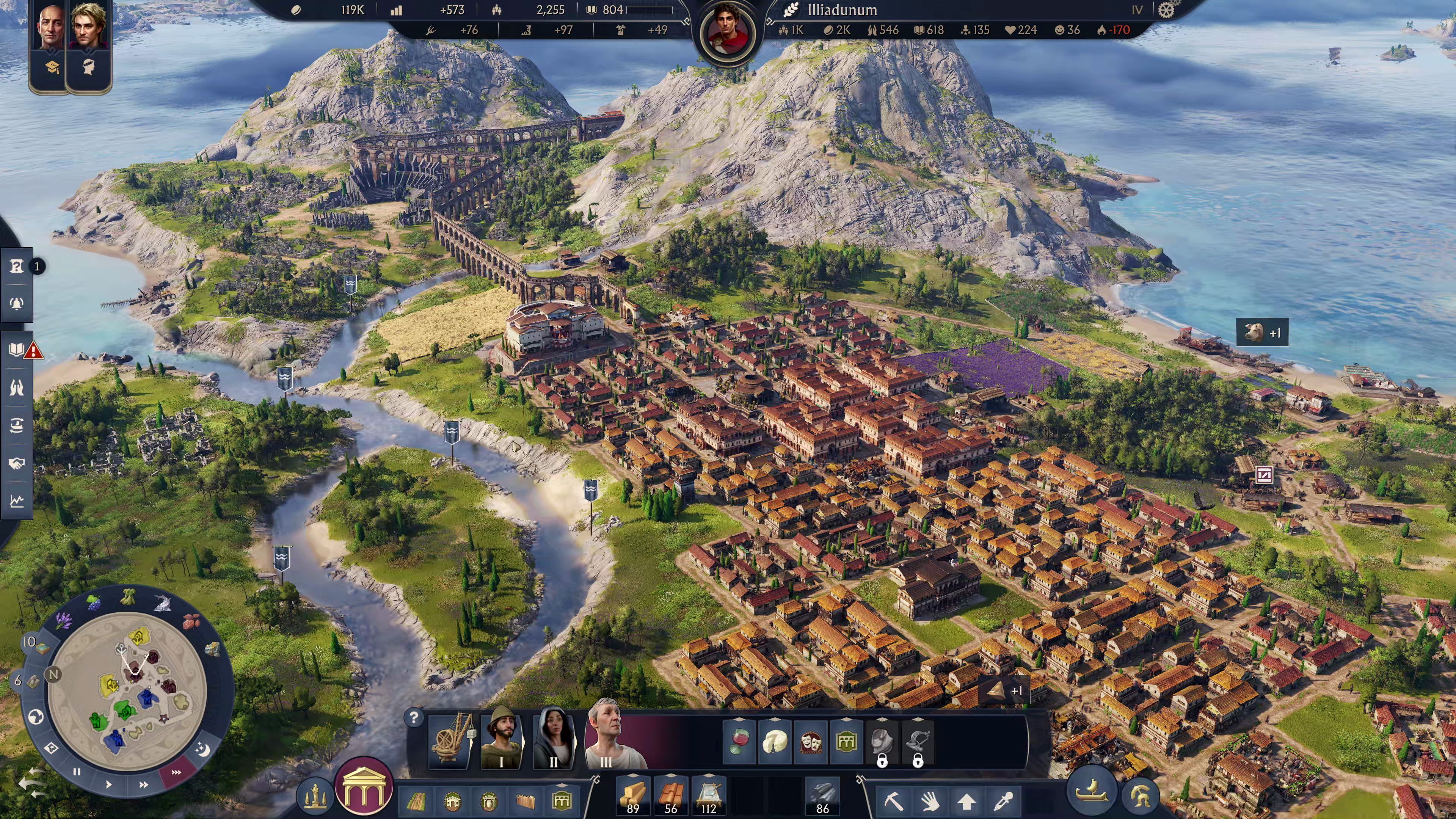
Task: Open the settings gear icon
Action: [x=1166, y=10]
